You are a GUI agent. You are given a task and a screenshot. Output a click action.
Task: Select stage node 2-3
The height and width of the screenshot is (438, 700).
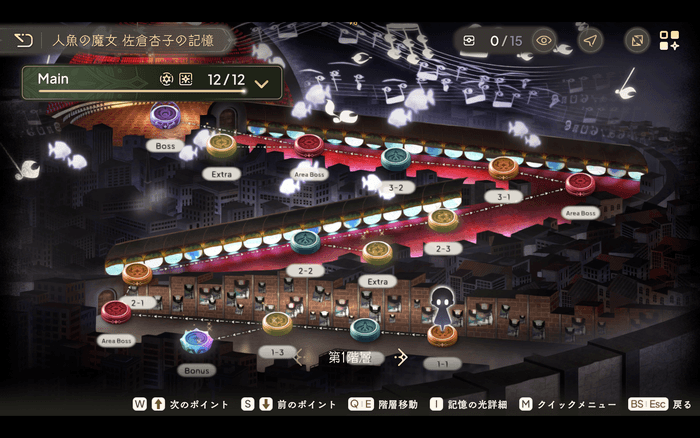[443, 219]
